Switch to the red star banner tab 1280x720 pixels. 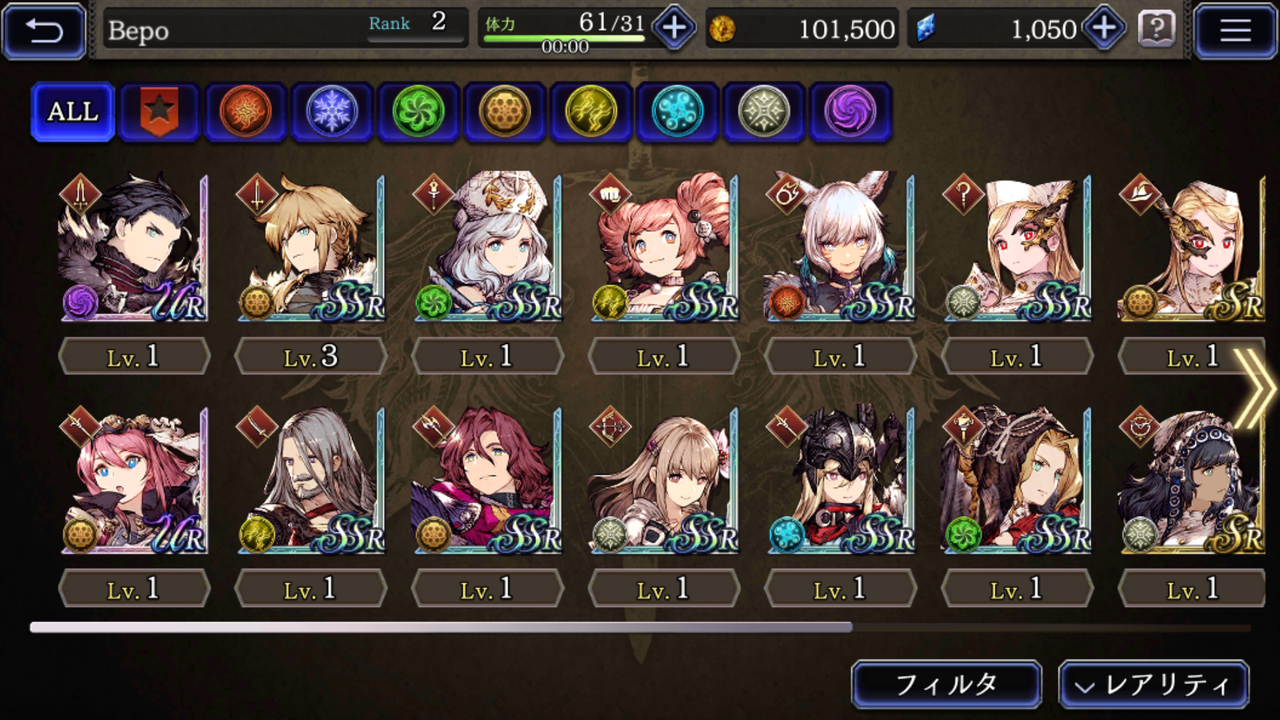(159, 111)
